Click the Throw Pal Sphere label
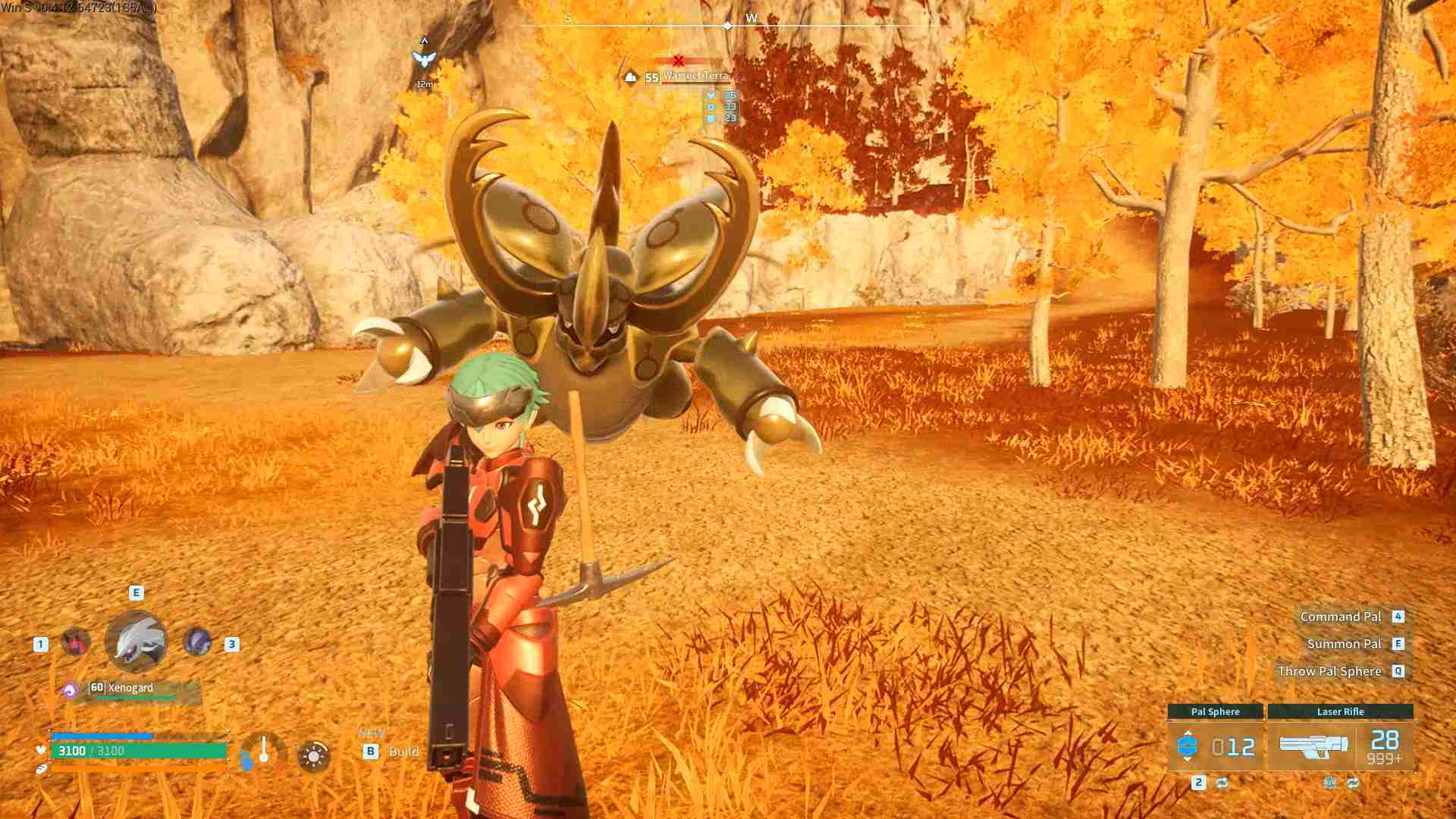Screen dimensions: 1456x819 [1329, 671]
